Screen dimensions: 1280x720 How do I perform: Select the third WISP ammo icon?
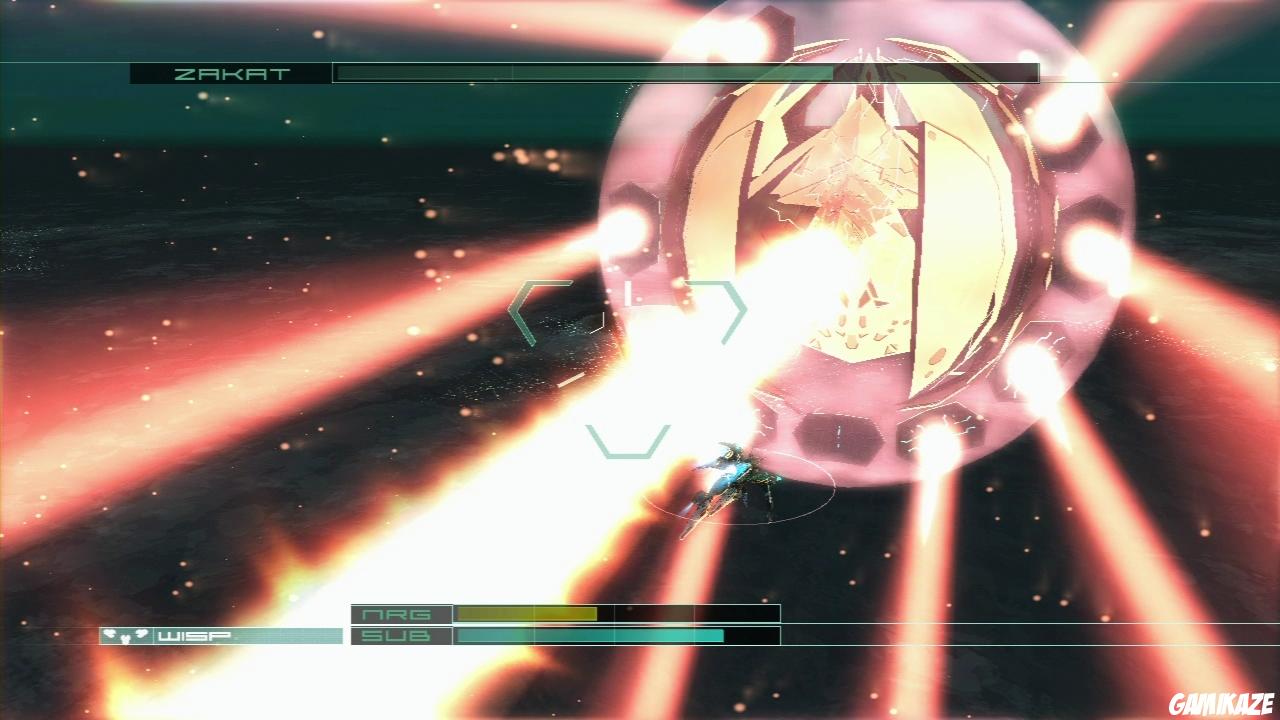click(142, 633)
